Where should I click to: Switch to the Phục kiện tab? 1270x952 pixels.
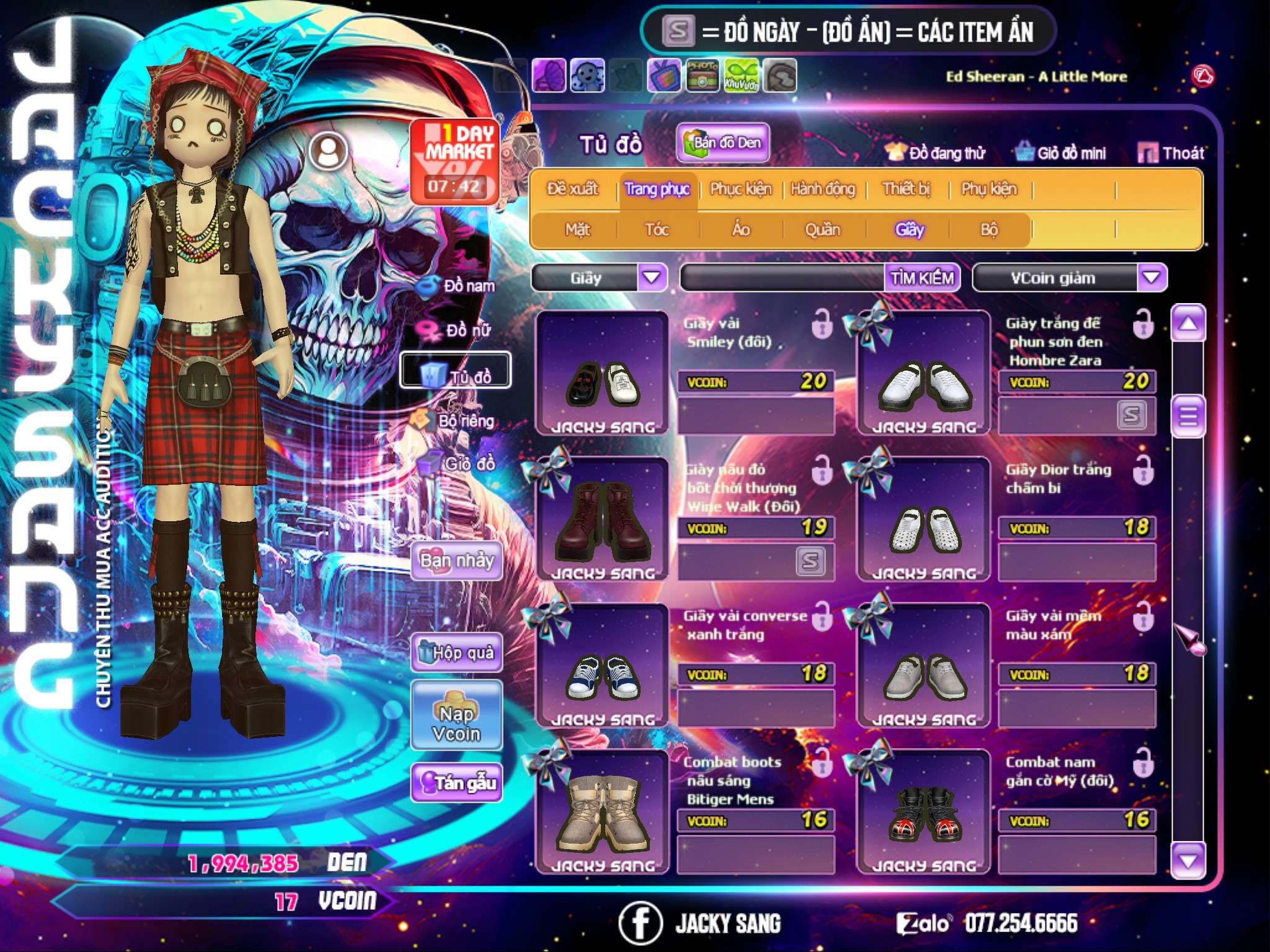[x=741, y=189]
